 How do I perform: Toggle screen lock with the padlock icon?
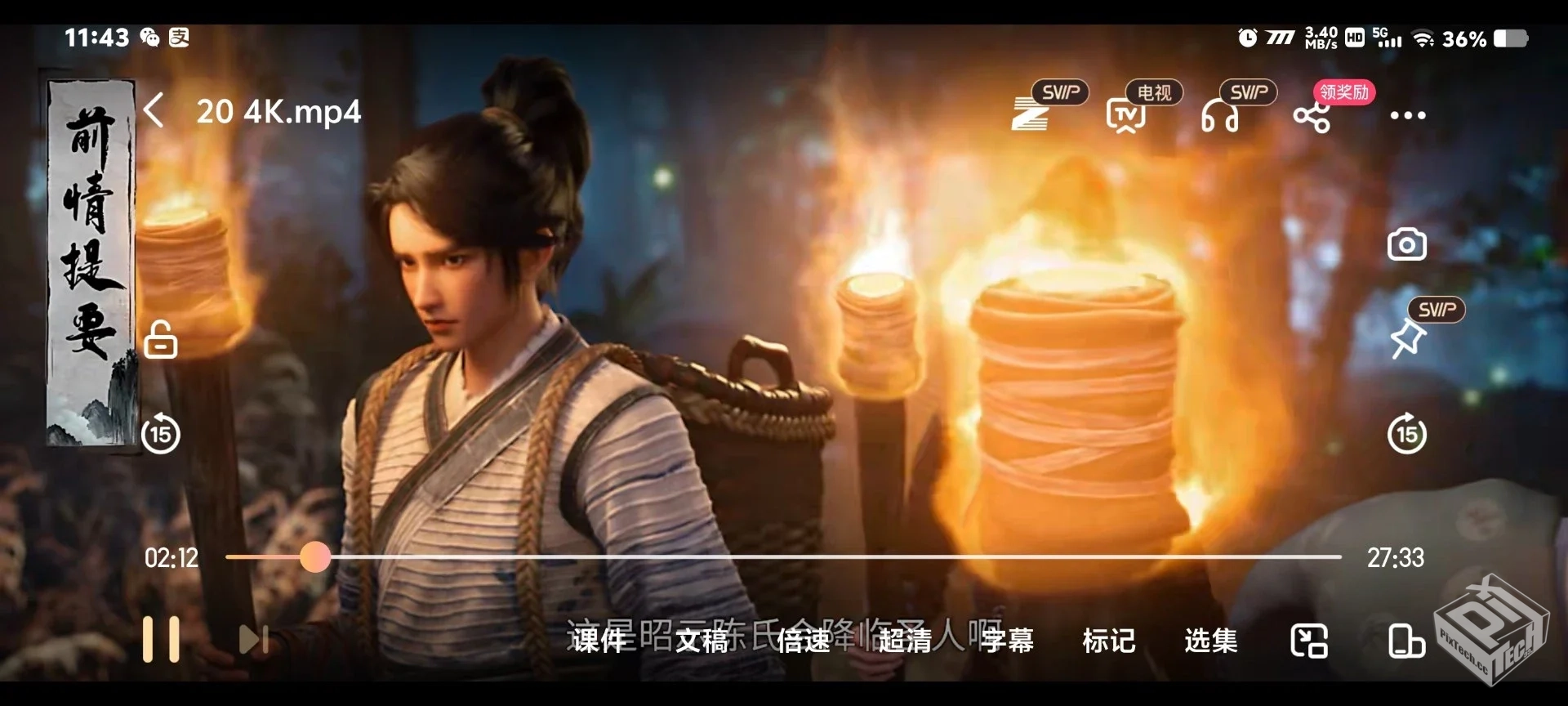[160, 339]
